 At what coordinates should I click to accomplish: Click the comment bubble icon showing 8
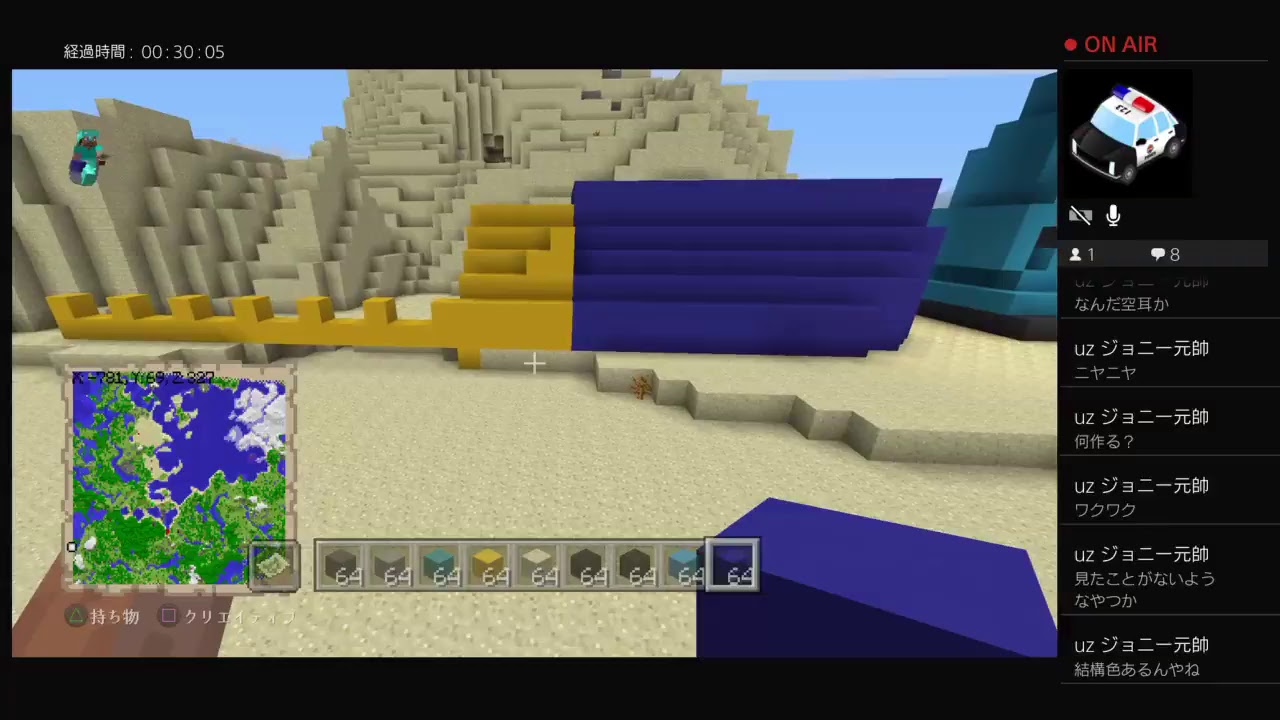coord(1158,254)
